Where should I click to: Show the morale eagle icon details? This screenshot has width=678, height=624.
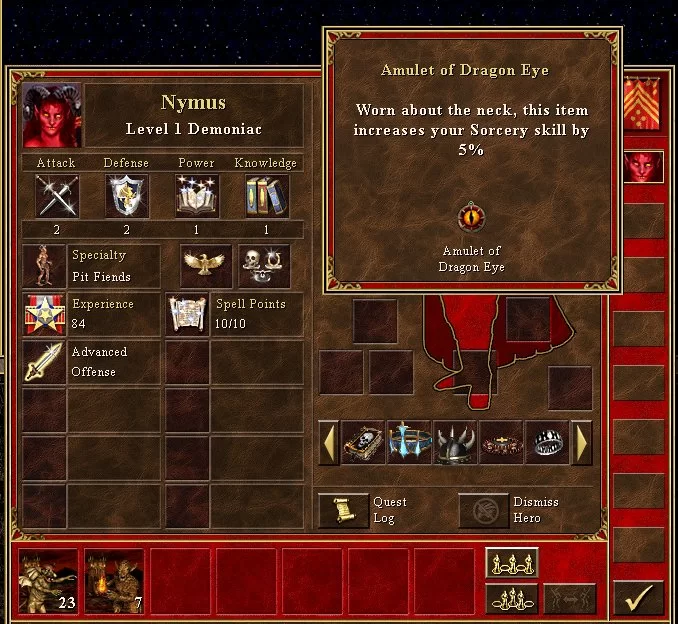click(206, 265)
